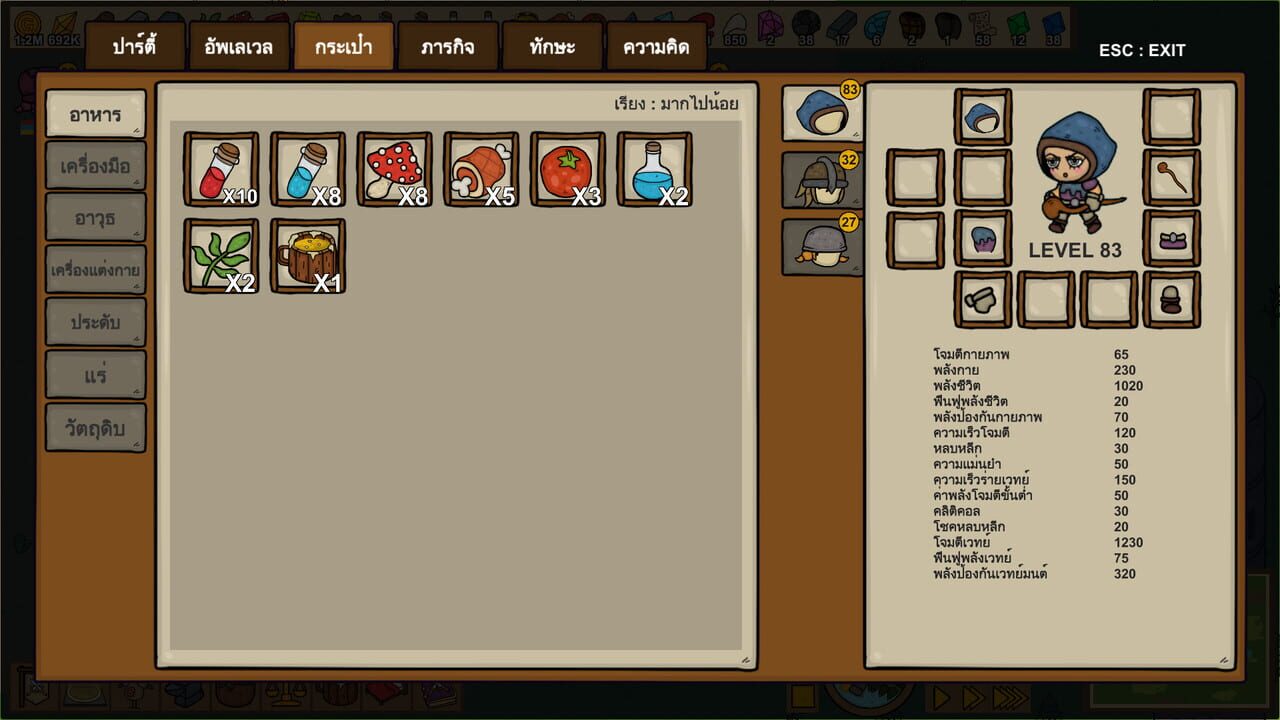Viewport: 1280px width, 720px height.
Task: Select the แร่ ore category
Action: click(x=95, y=375)
